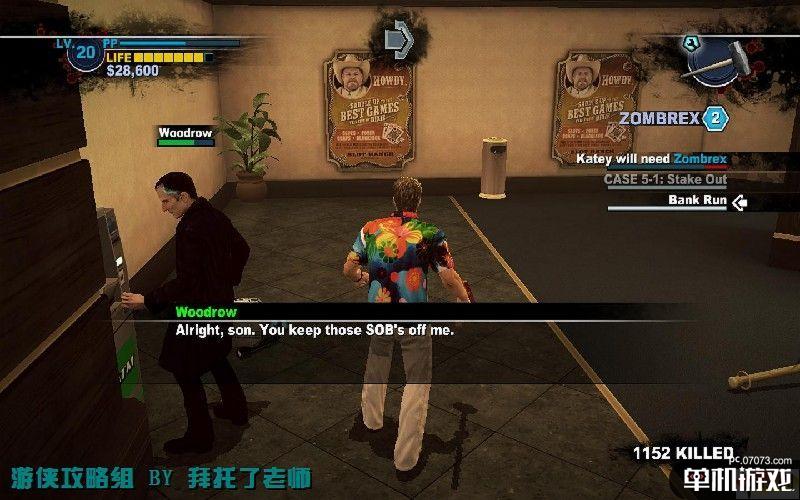Select the Case 5-1: Stake Out entry

click(664, 179)
